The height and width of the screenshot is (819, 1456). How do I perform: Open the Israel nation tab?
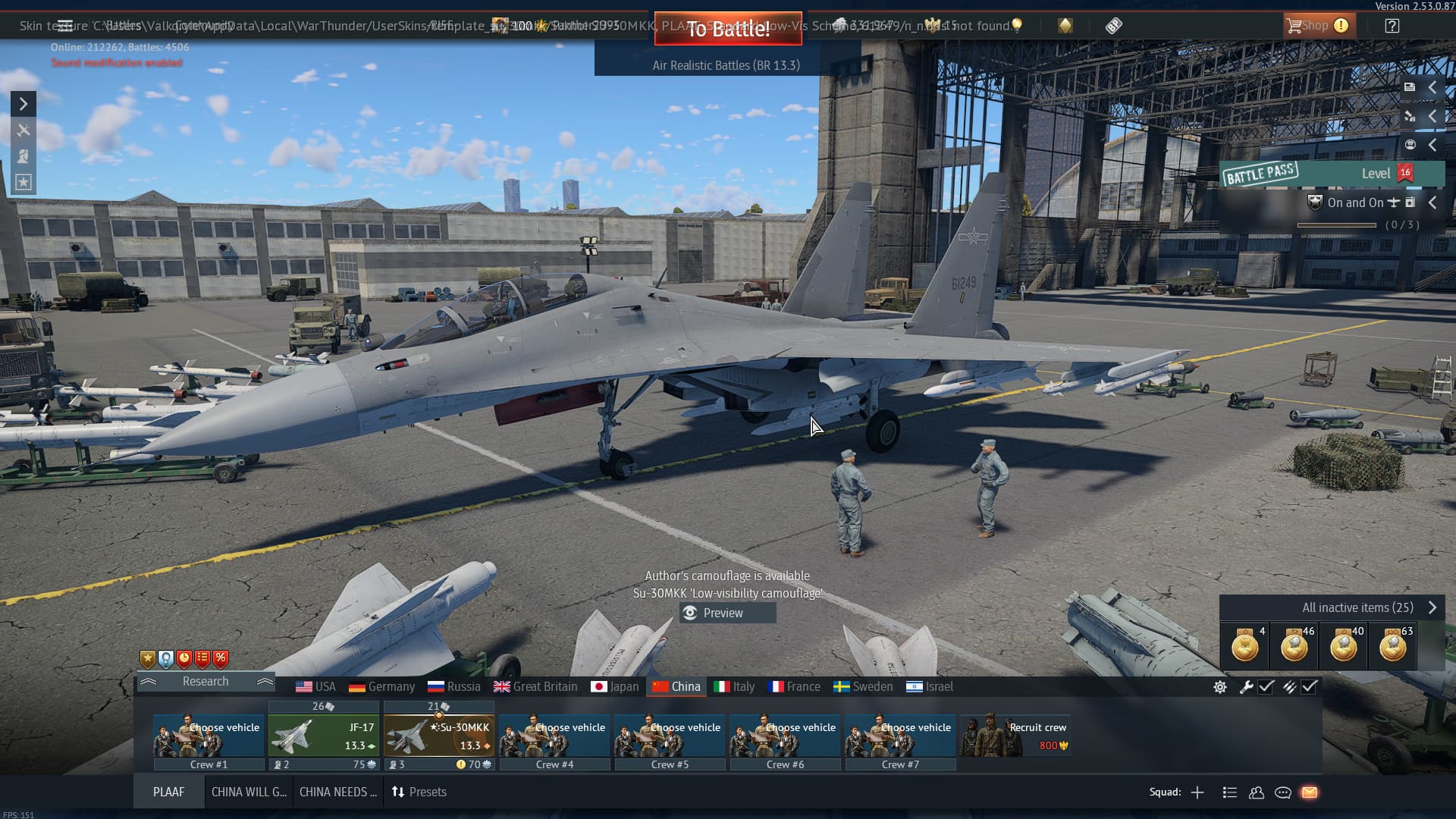pos(930,686)
